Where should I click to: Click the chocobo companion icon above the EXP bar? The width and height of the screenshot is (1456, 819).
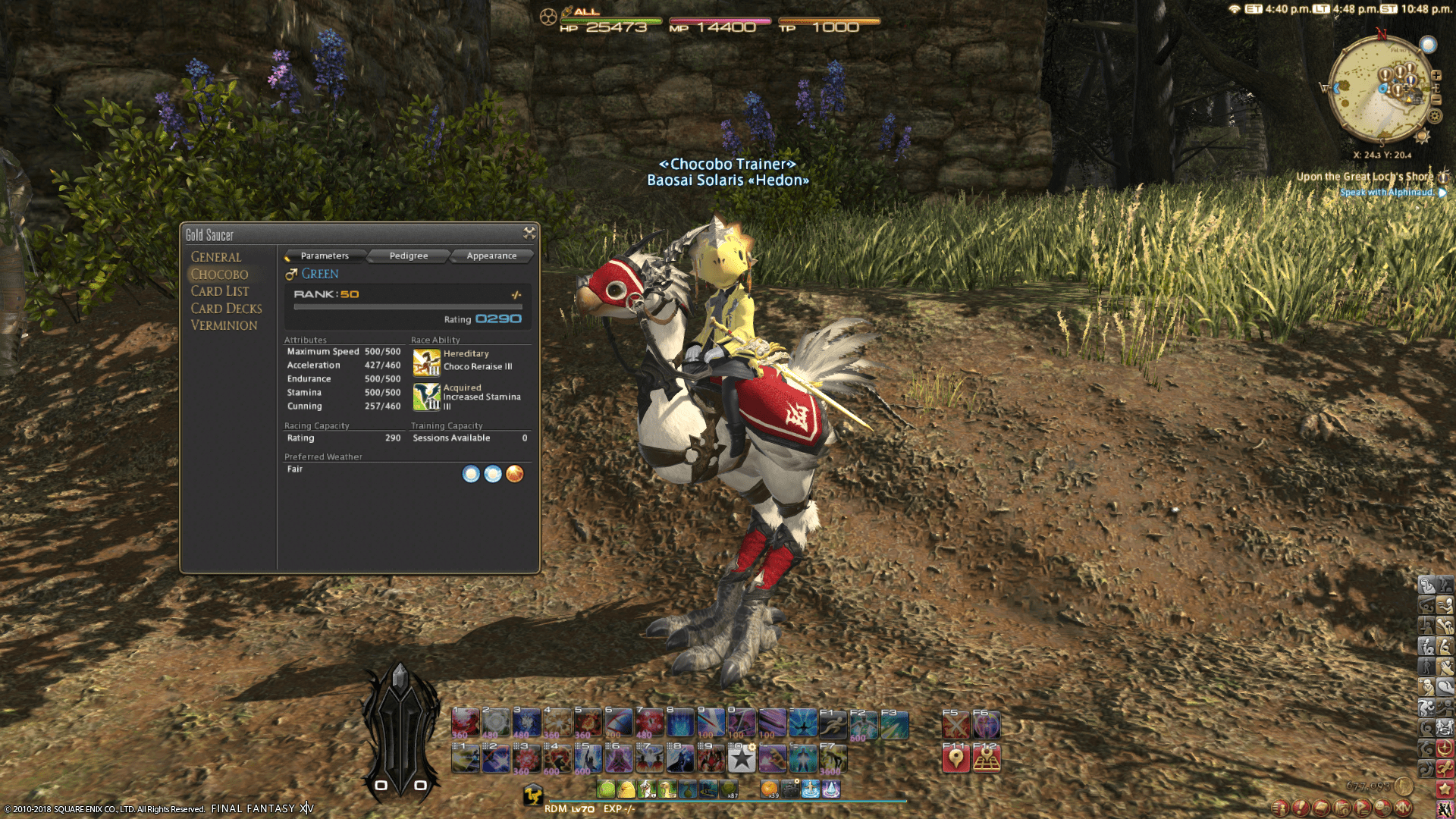click(534, 794)
